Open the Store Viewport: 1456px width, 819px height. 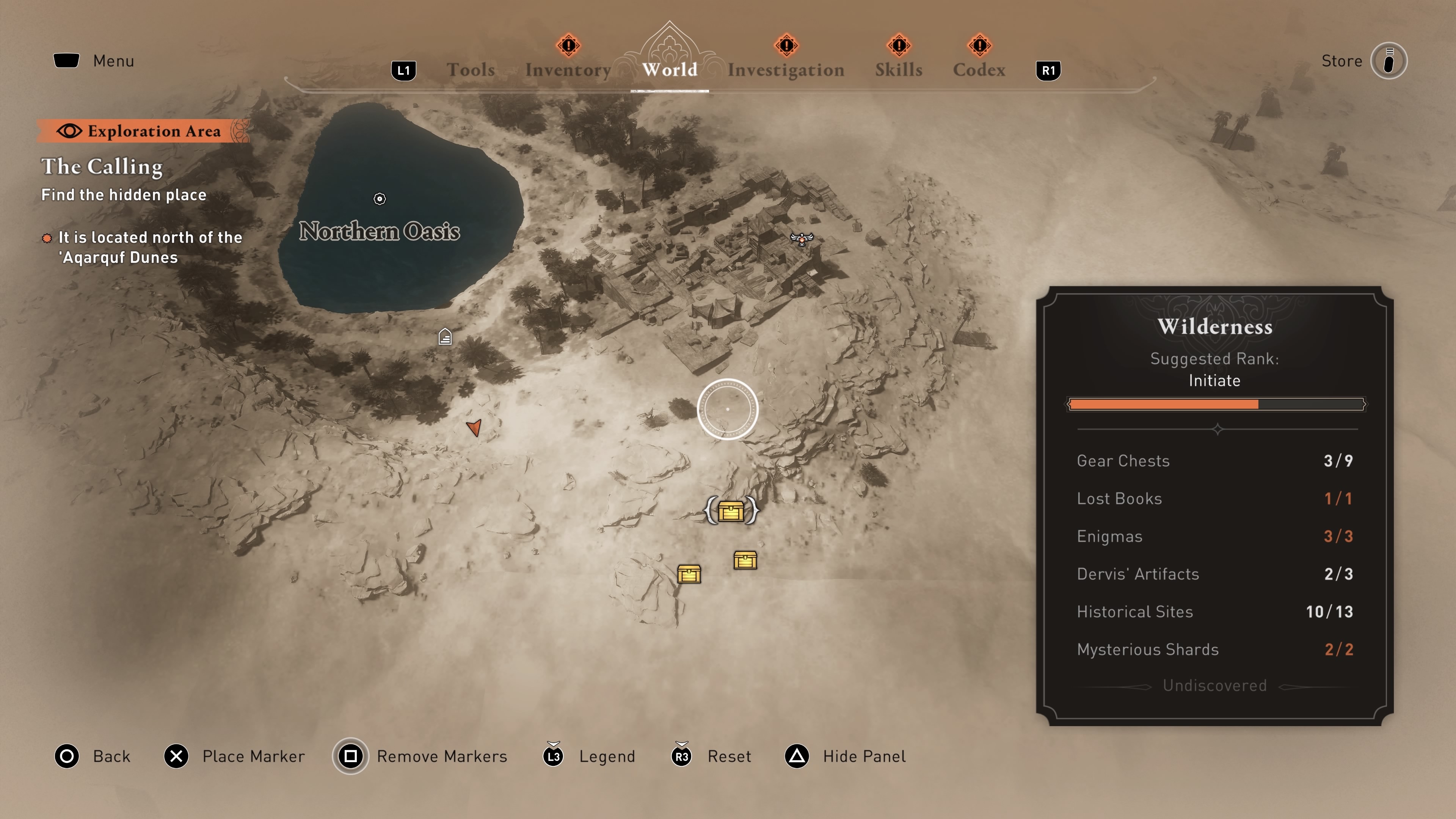pos(1388,61)
